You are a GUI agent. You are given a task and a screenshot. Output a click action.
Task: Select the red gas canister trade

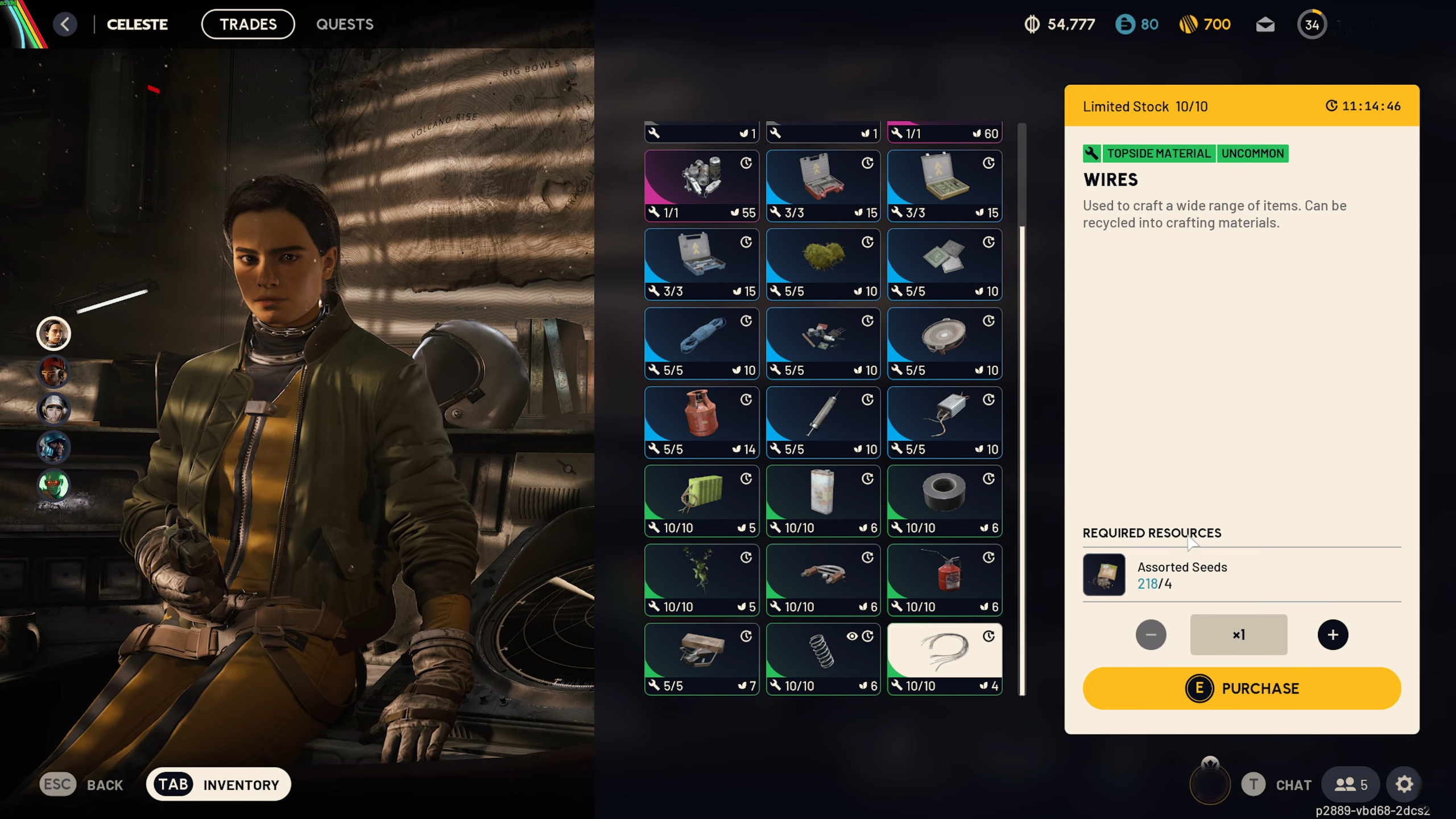point(701,422)
